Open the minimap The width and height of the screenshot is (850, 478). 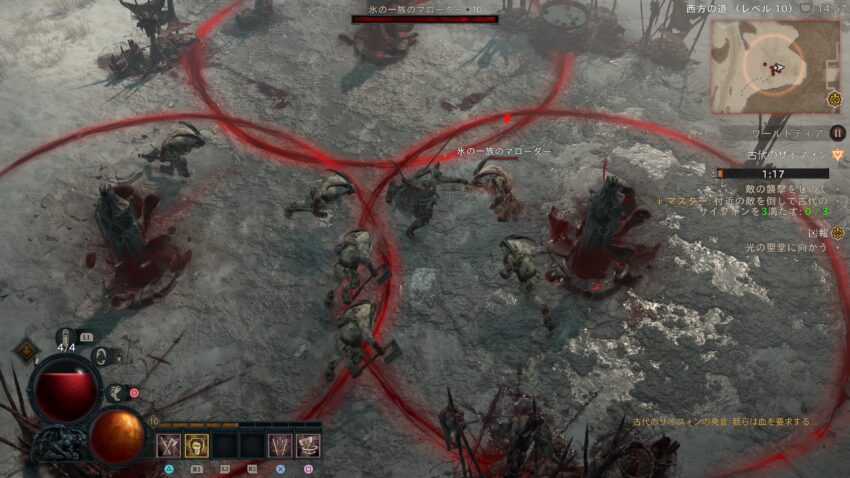(774, 66)
